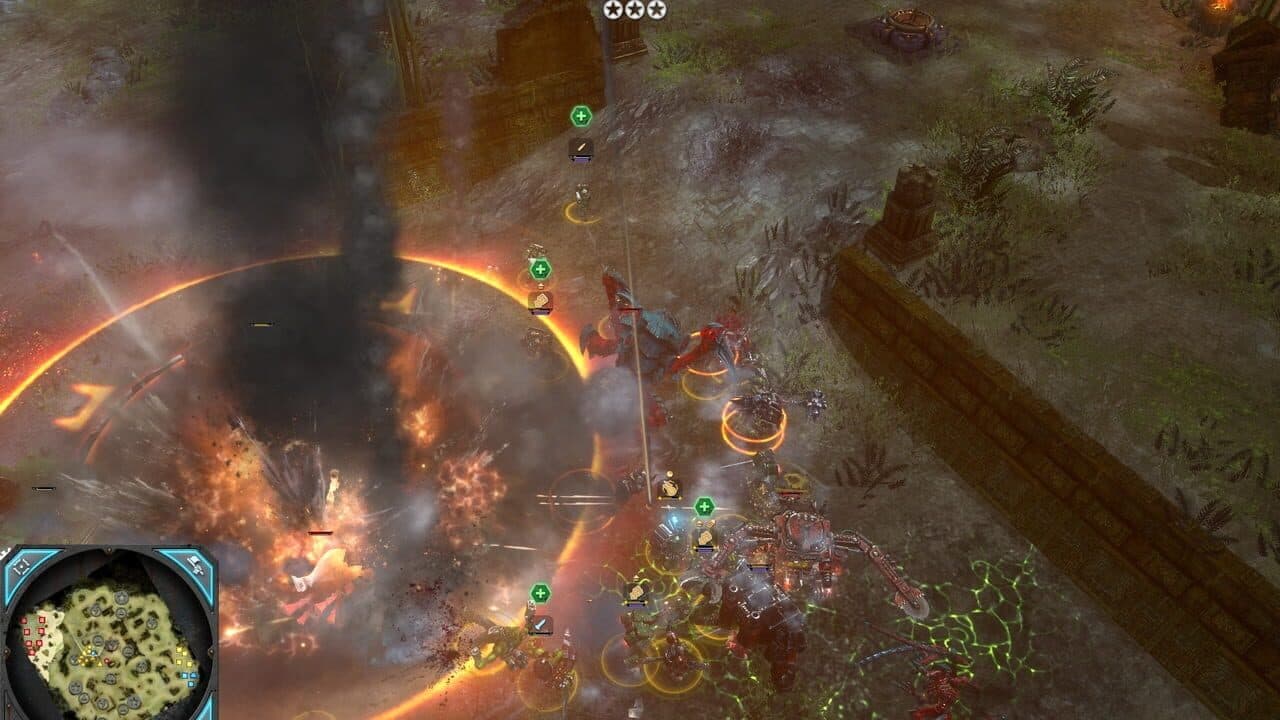Click the reinforce plus icon beside the mech squad
Image resolution: width=1280 pixels, height=720 pixels.
click(x=704, y=507)
